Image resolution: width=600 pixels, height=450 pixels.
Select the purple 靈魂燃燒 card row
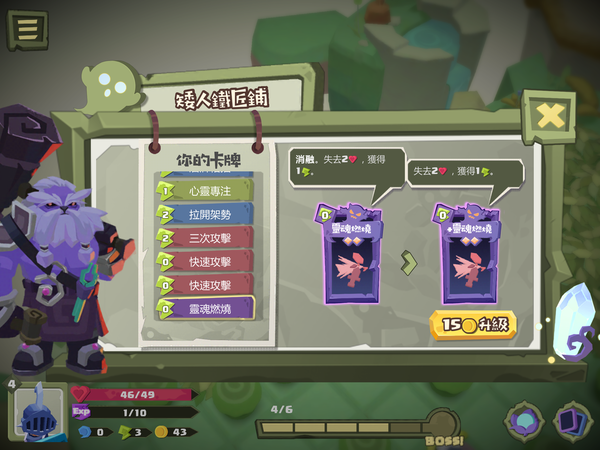(204, 308)
